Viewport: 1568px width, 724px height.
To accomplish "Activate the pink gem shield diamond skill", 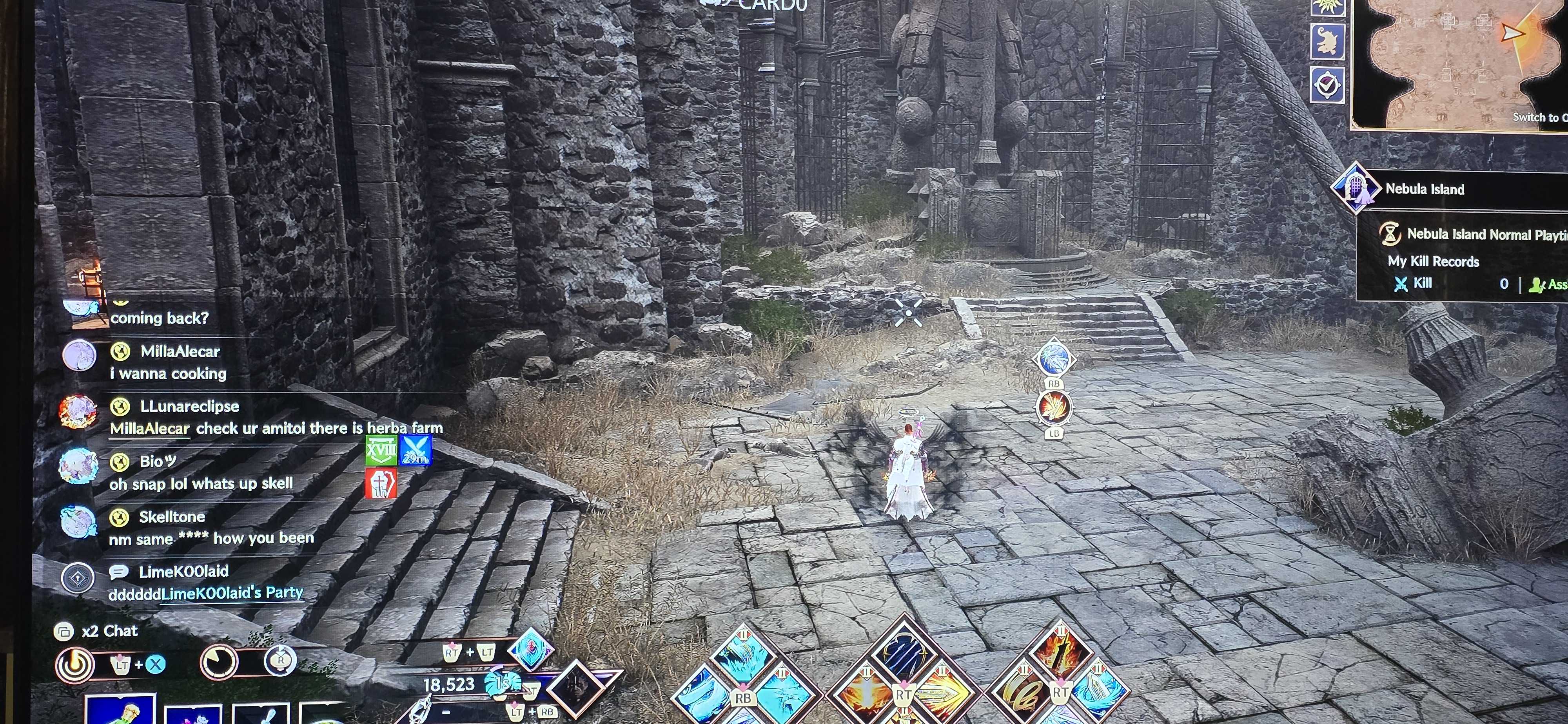I will pos(531,649).
